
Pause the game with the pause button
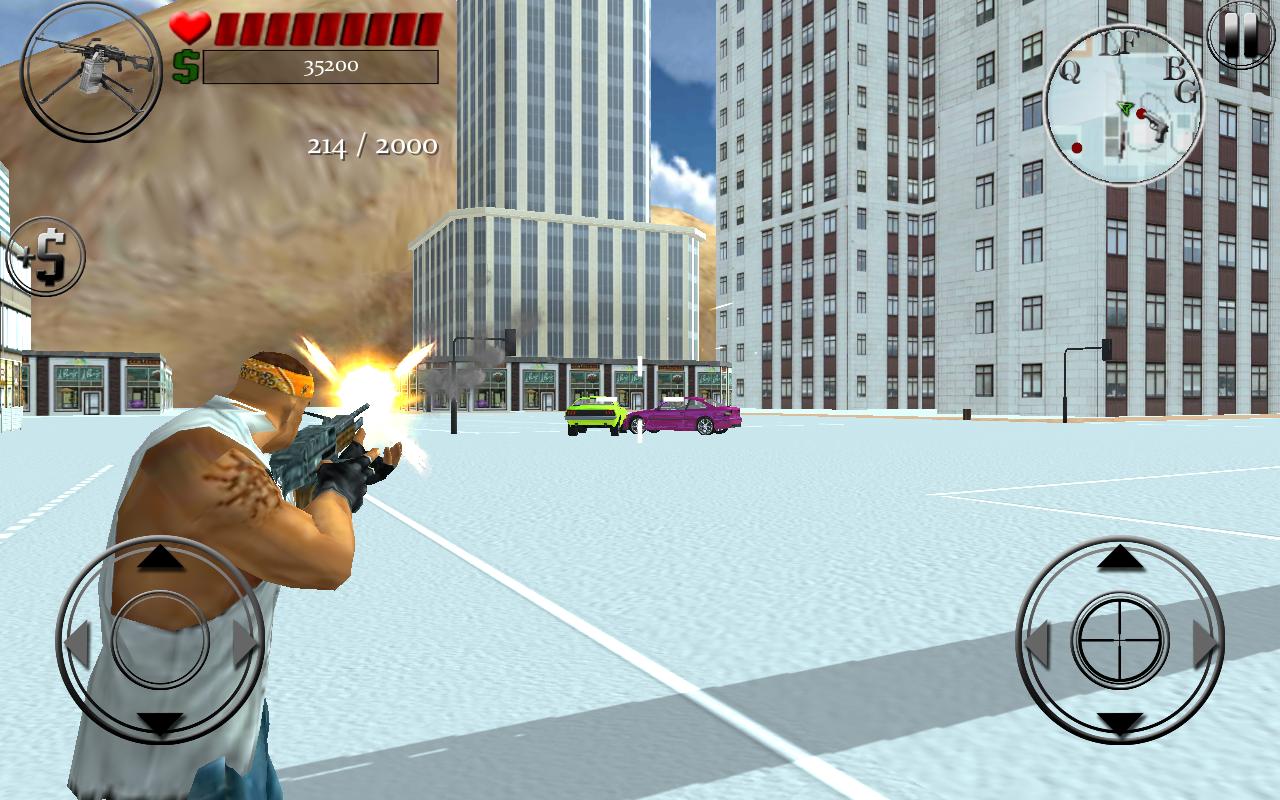[1241, 36]
